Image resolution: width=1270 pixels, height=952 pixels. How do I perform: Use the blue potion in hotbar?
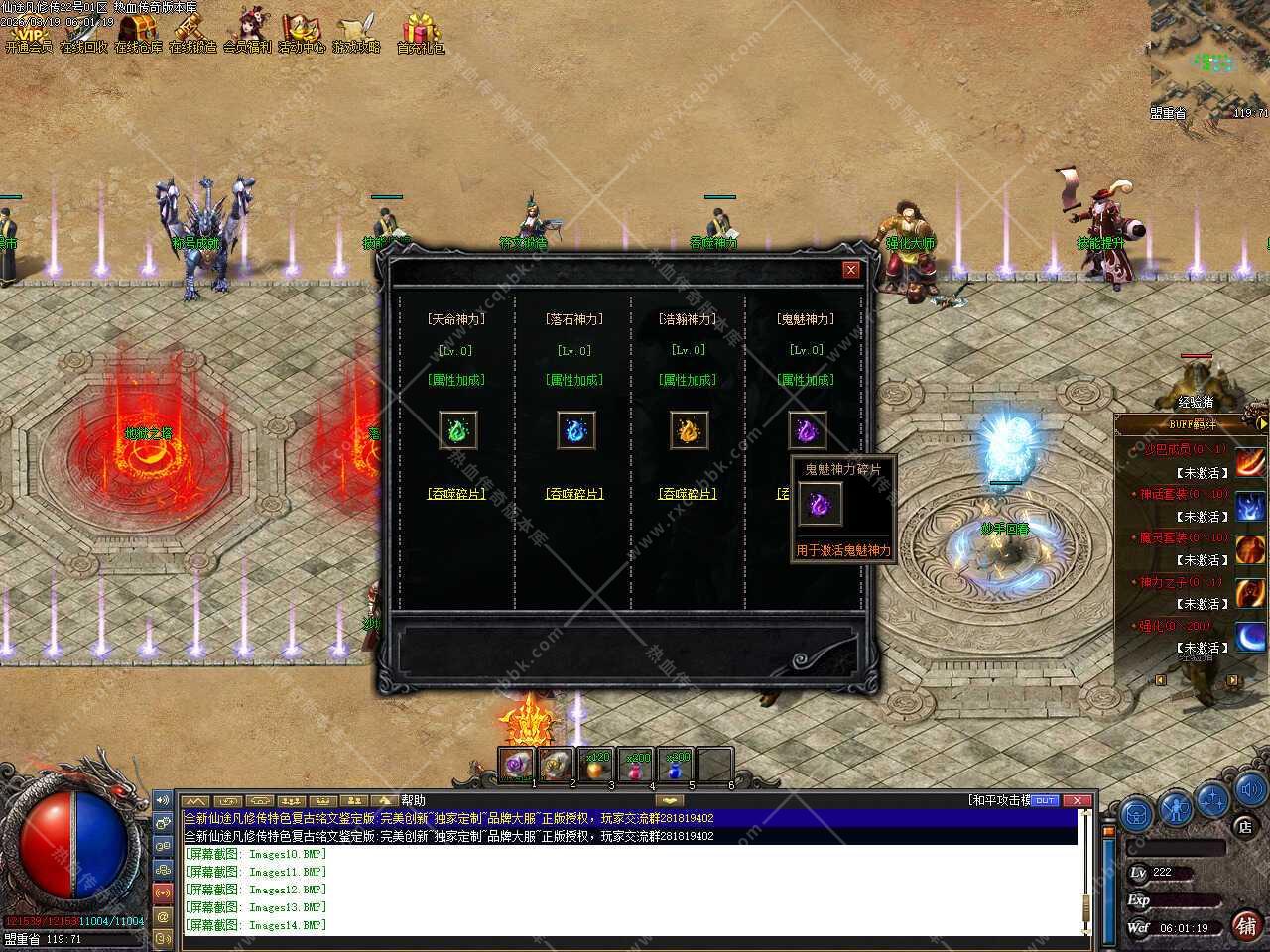[x=676, y=766]
